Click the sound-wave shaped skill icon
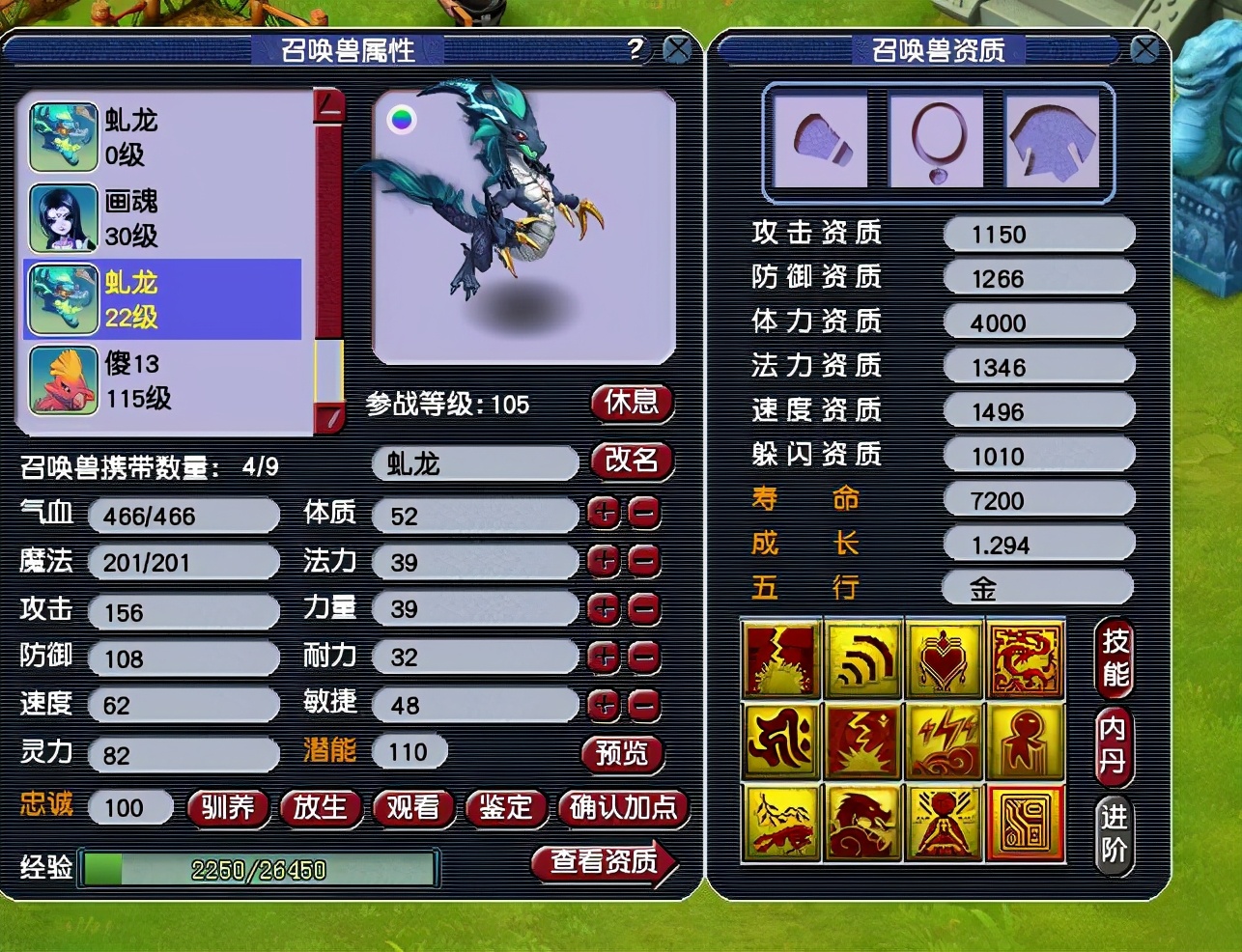The height and width of the screenshot is (952, 1242). [863, 661]
